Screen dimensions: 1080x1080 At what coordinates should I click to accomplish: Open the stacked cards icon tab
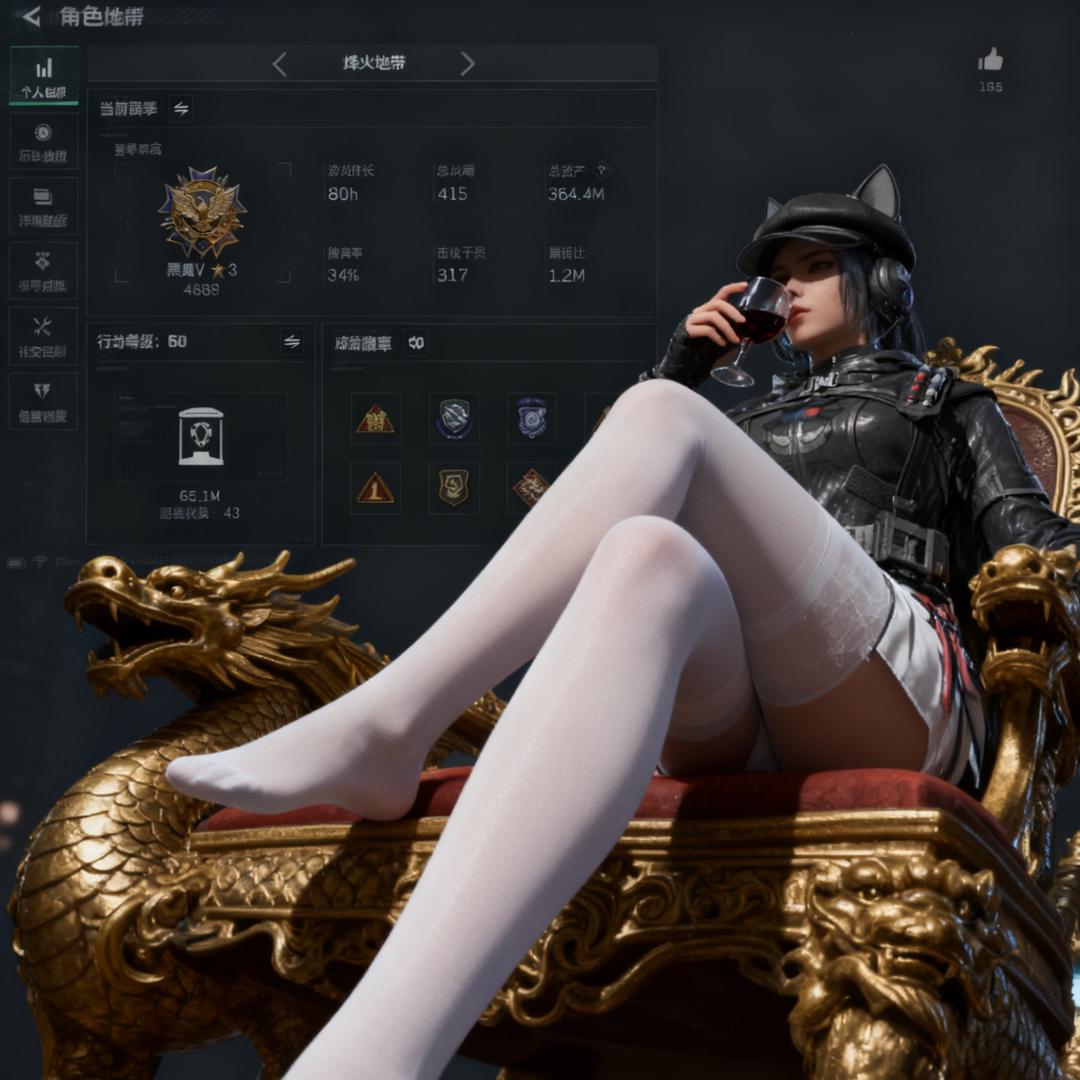pyautogui.click(x=44, y=205)
